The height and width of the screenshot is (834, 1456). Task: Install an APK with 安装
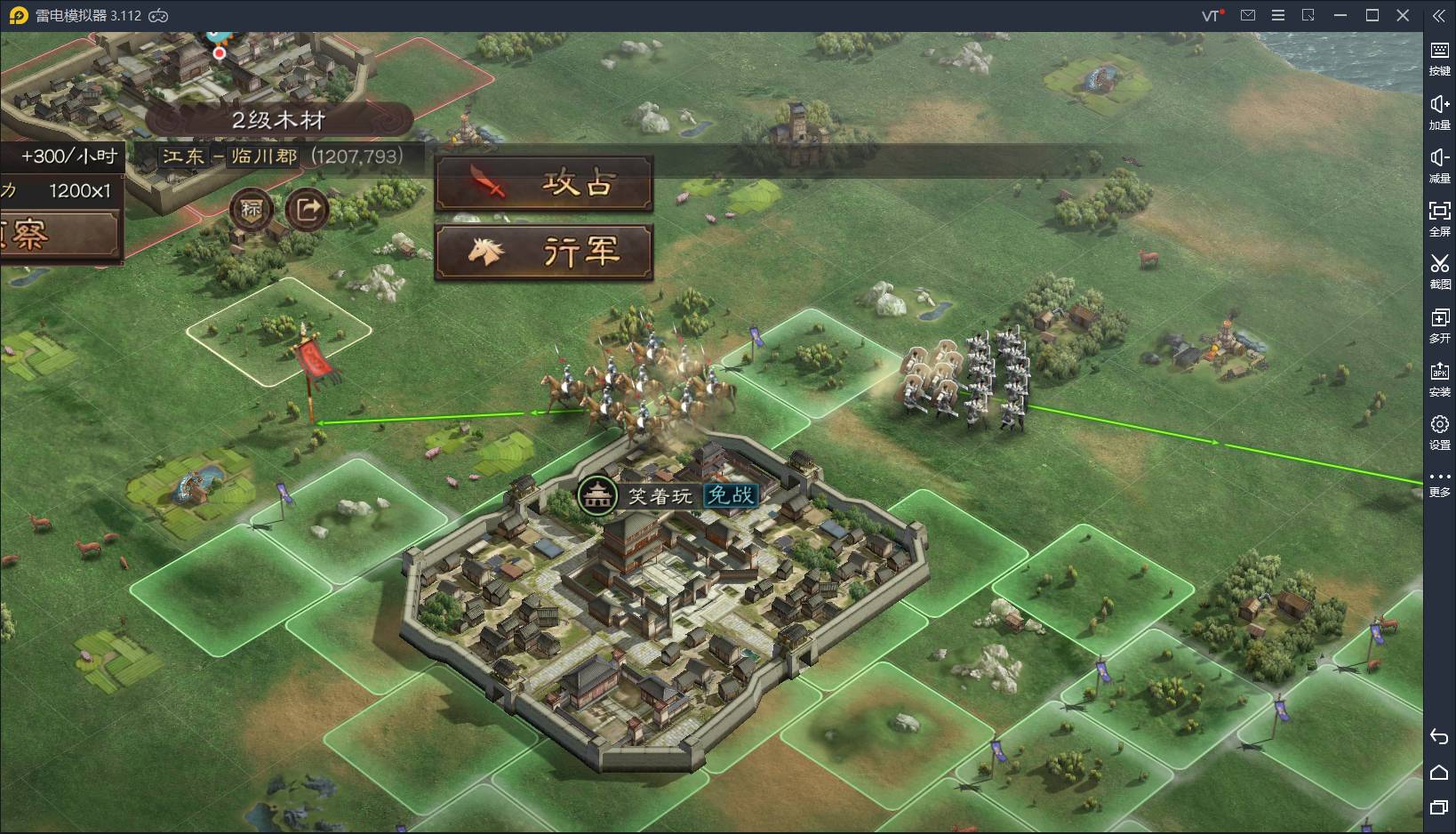click(x=1439, y=378)
